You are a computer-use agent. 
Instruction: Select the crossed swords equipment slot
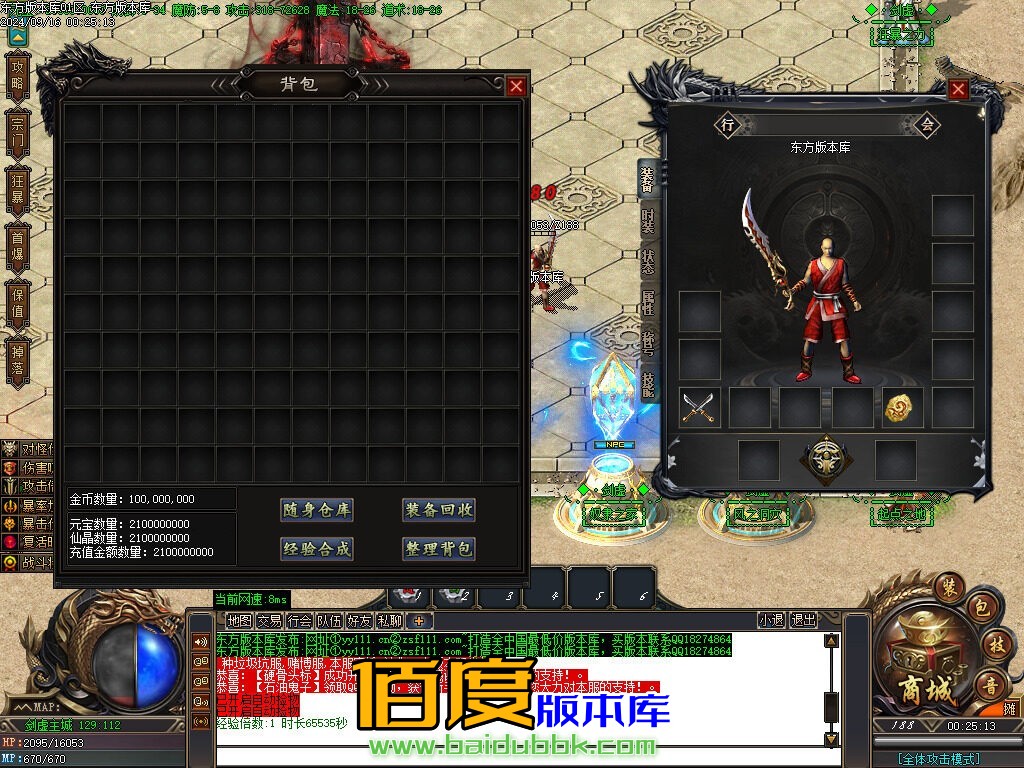tap(699, 407)
